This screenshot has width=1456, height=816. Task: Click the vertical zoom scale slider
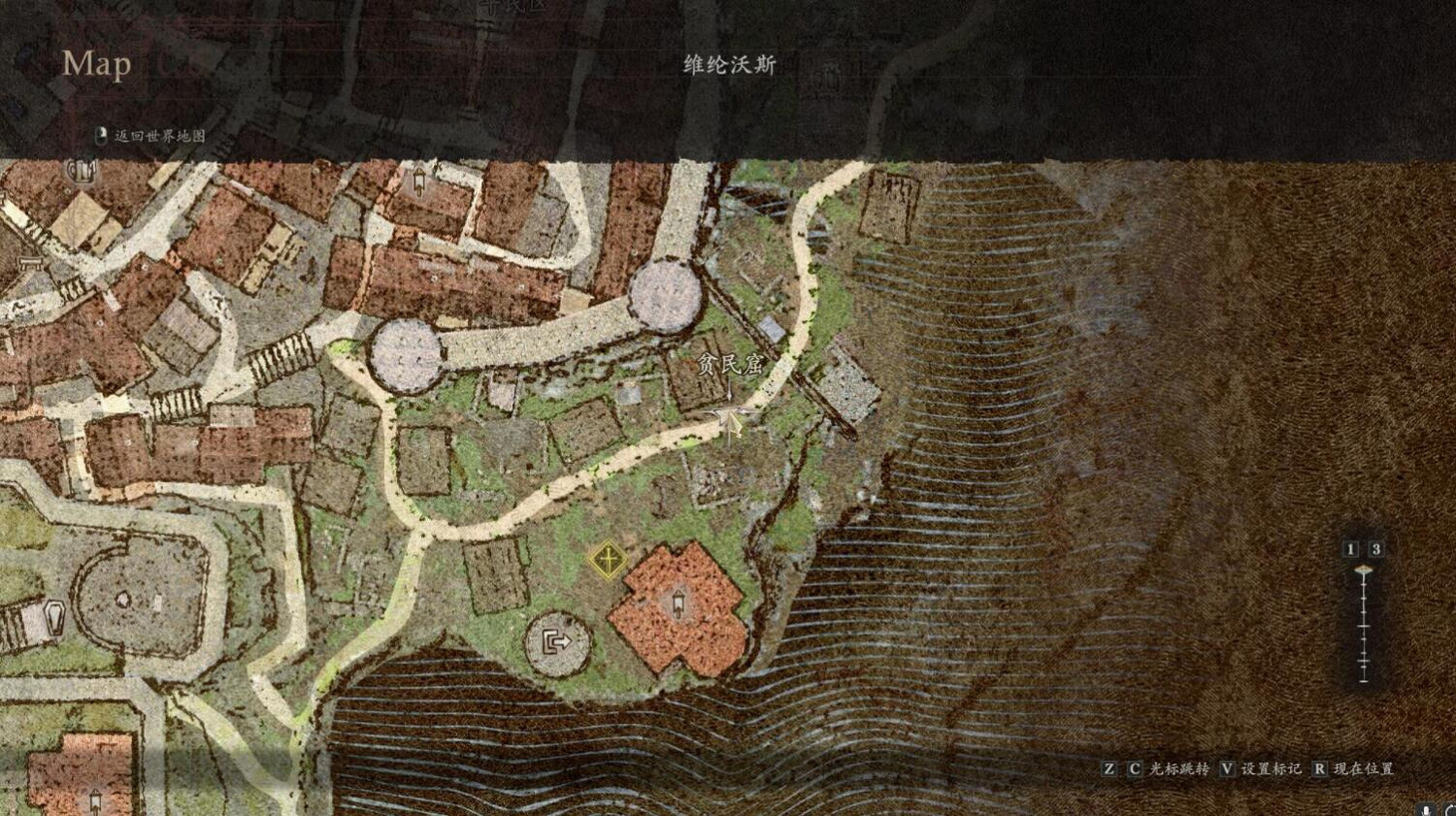(x=1362, y=626)
